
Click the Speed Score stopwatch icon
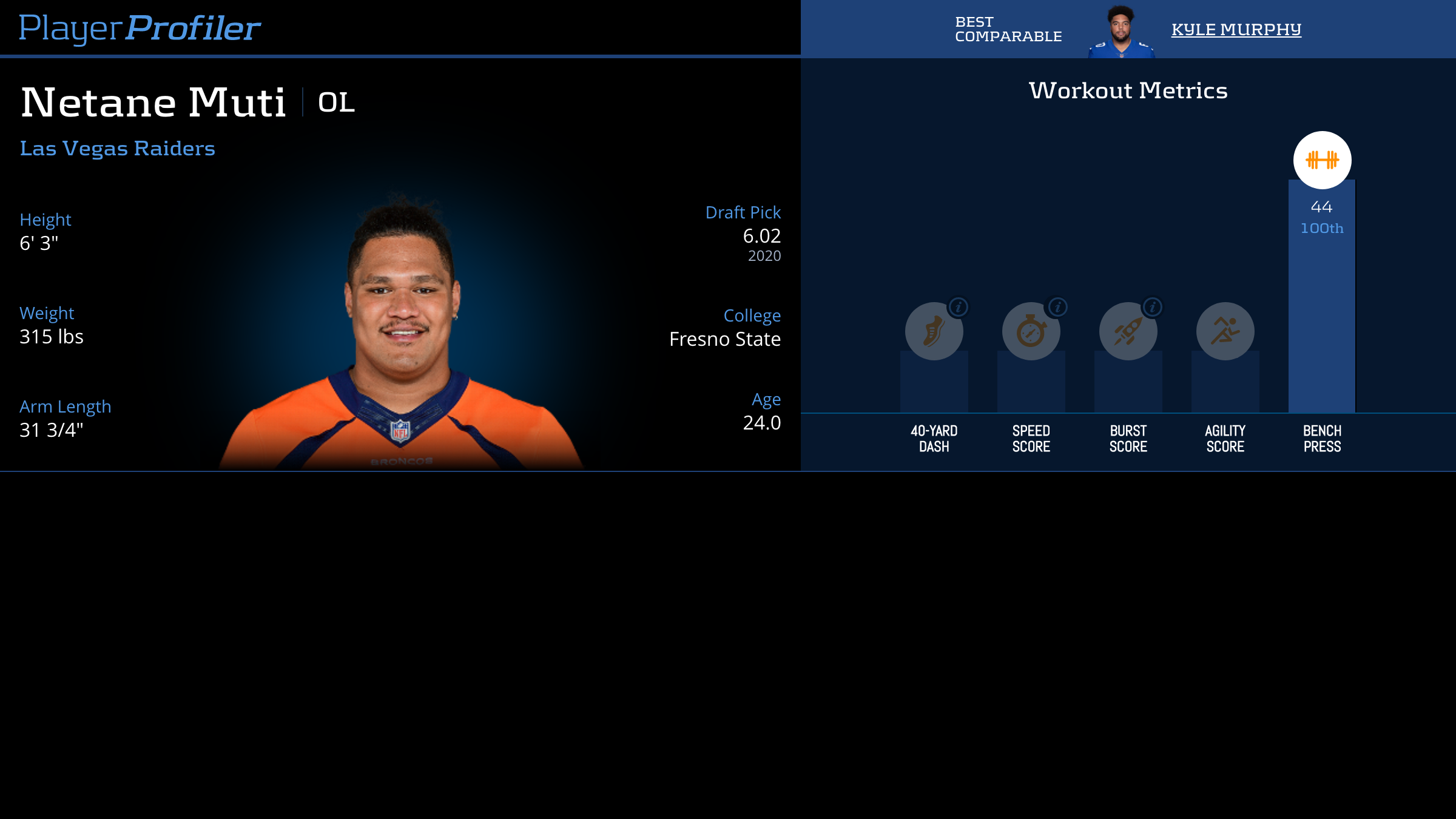coord(1031,332)
